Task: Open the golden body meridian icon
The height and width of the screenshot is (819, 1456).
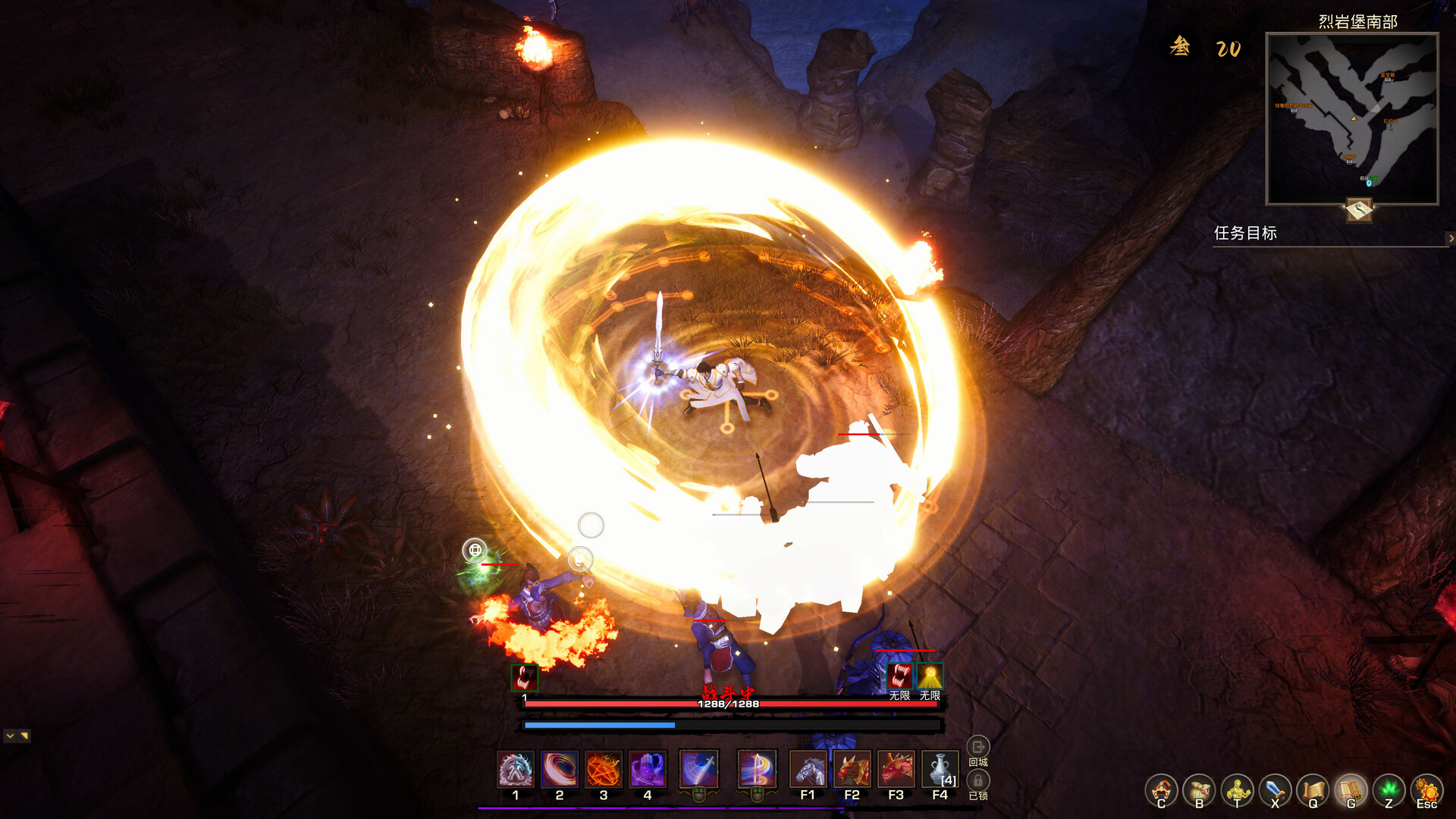Action: 1237,791
